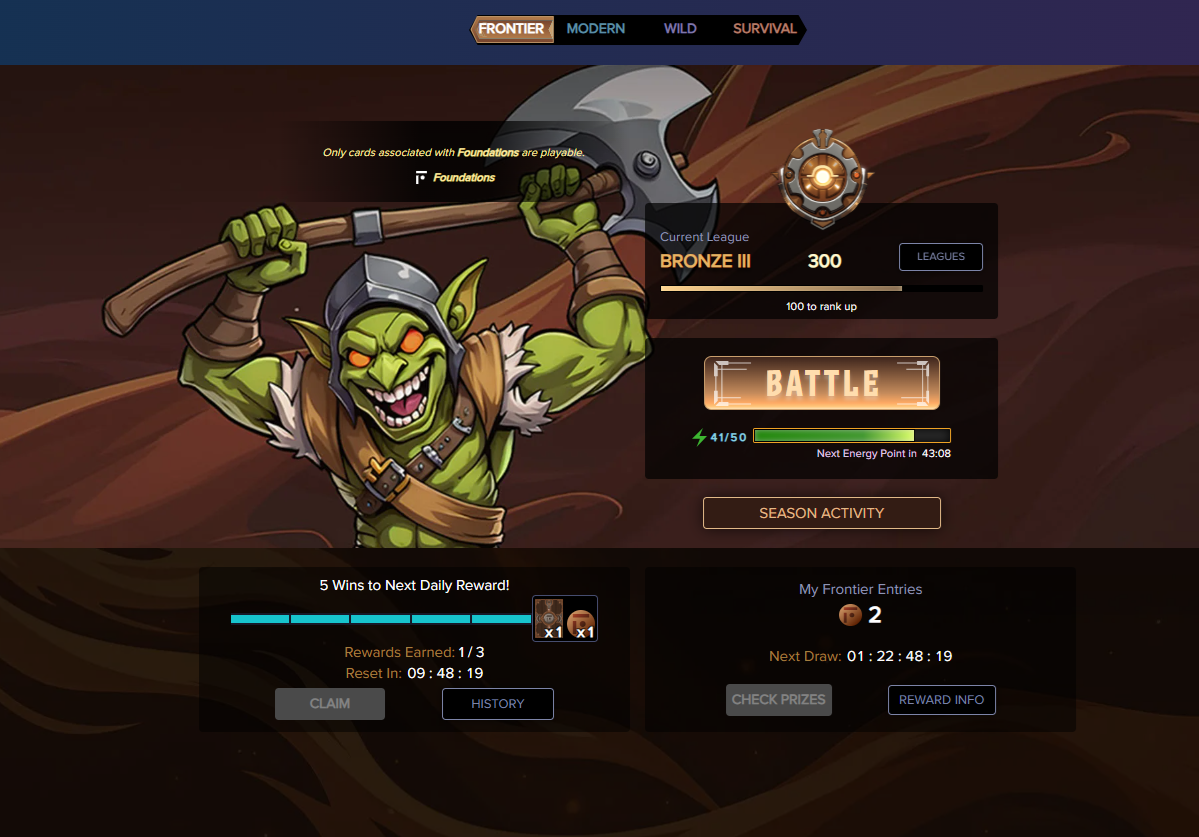Click the daily reward chest icons

point(565,619)
